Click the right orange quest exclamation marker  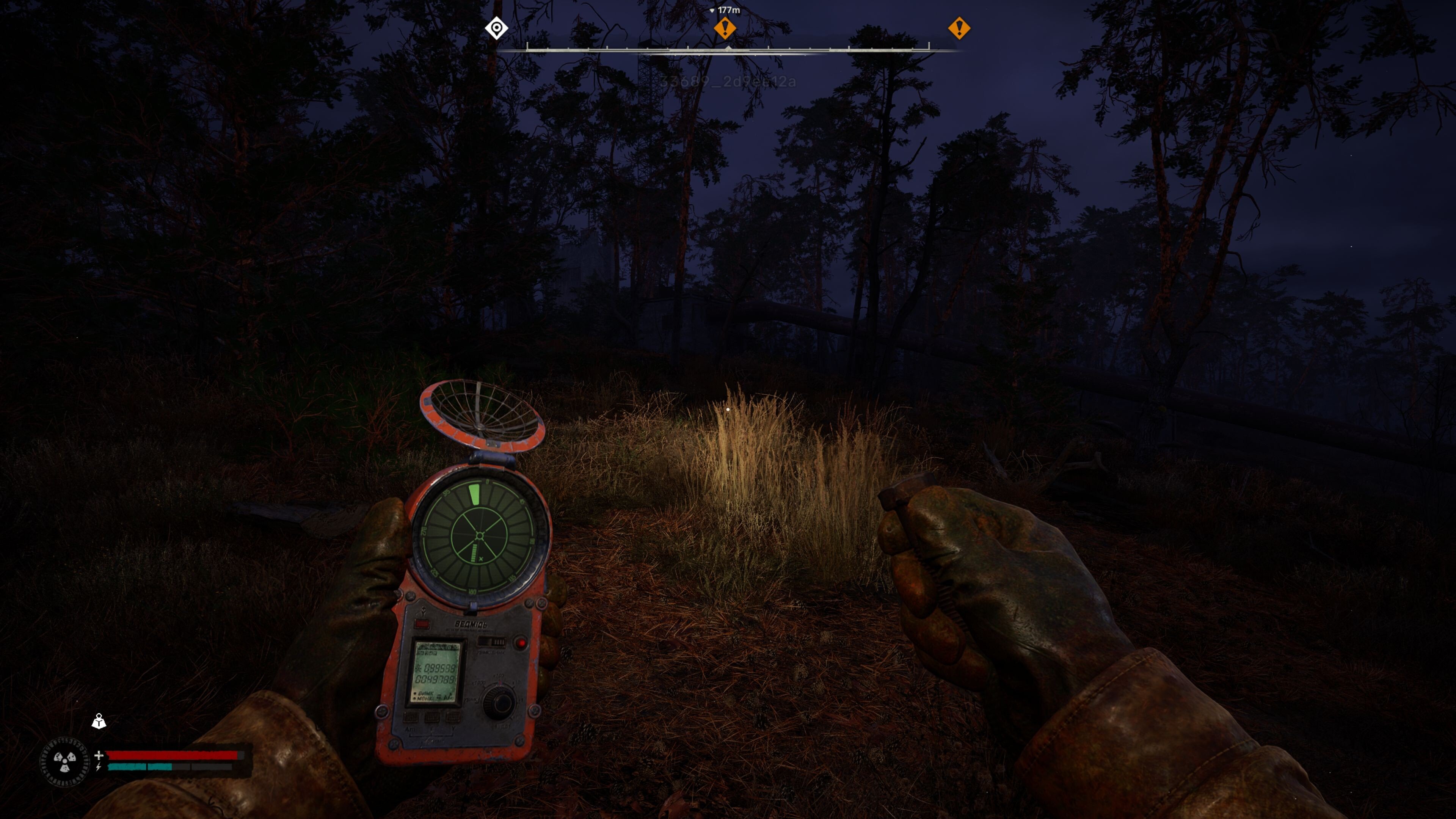959,28
